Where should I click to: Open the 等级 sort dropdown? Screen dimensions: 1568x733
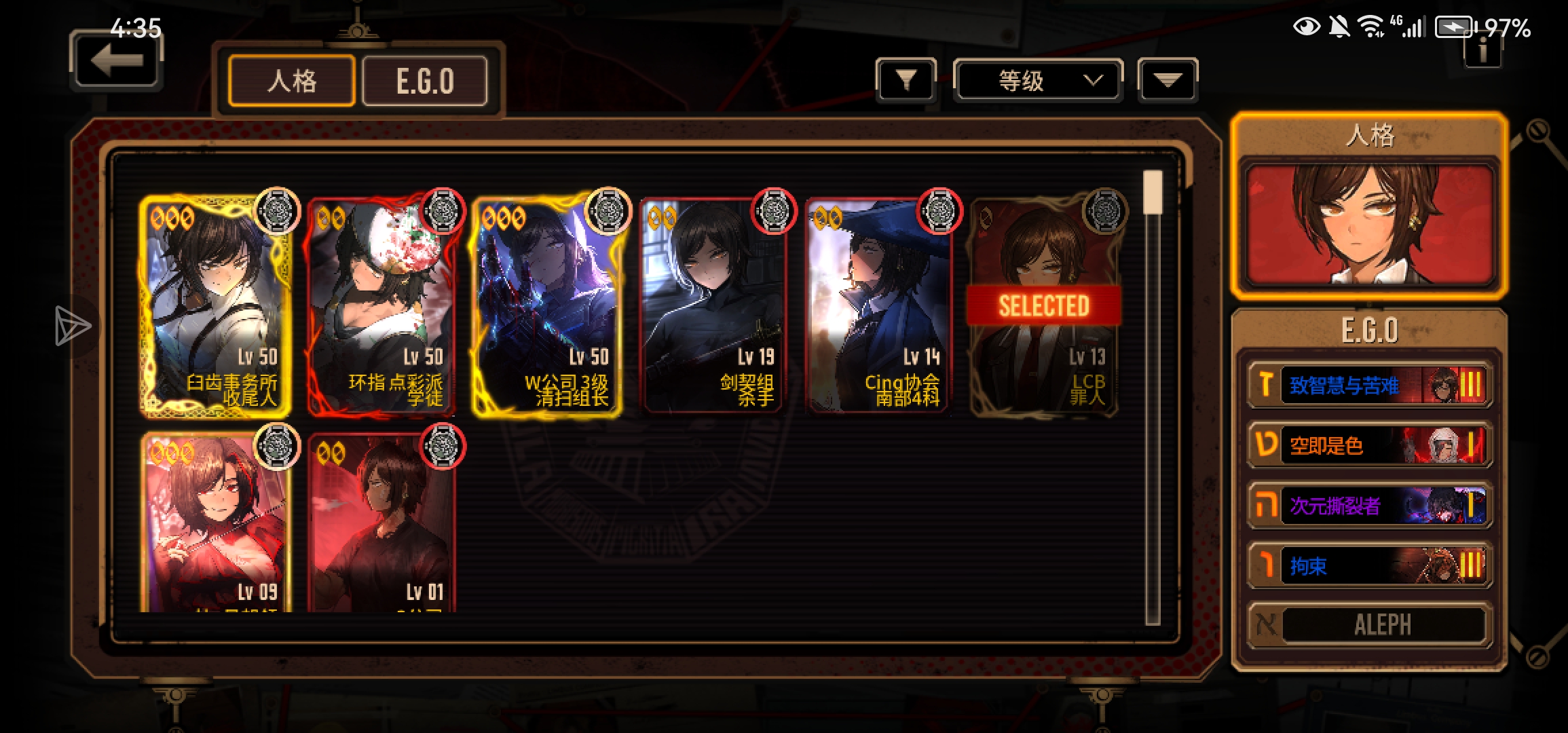[1038, 81]
